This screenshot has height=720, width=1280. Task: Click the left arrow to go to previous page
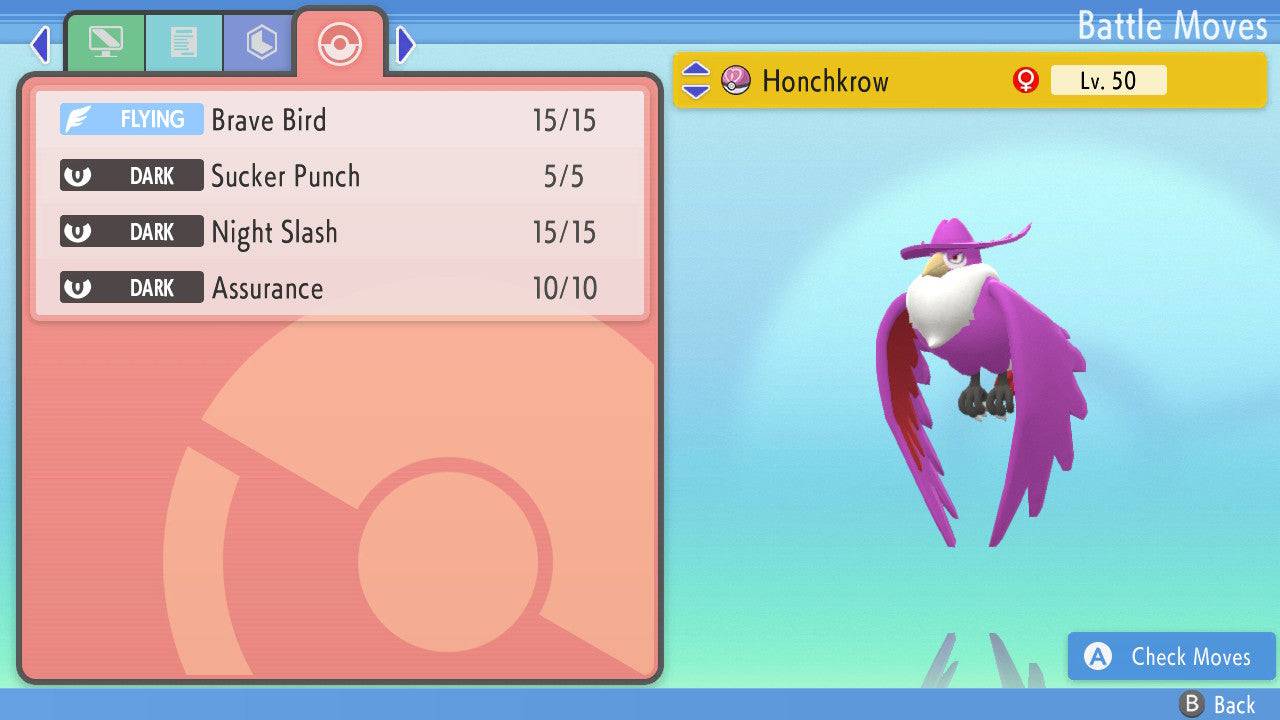coord(39,43)
